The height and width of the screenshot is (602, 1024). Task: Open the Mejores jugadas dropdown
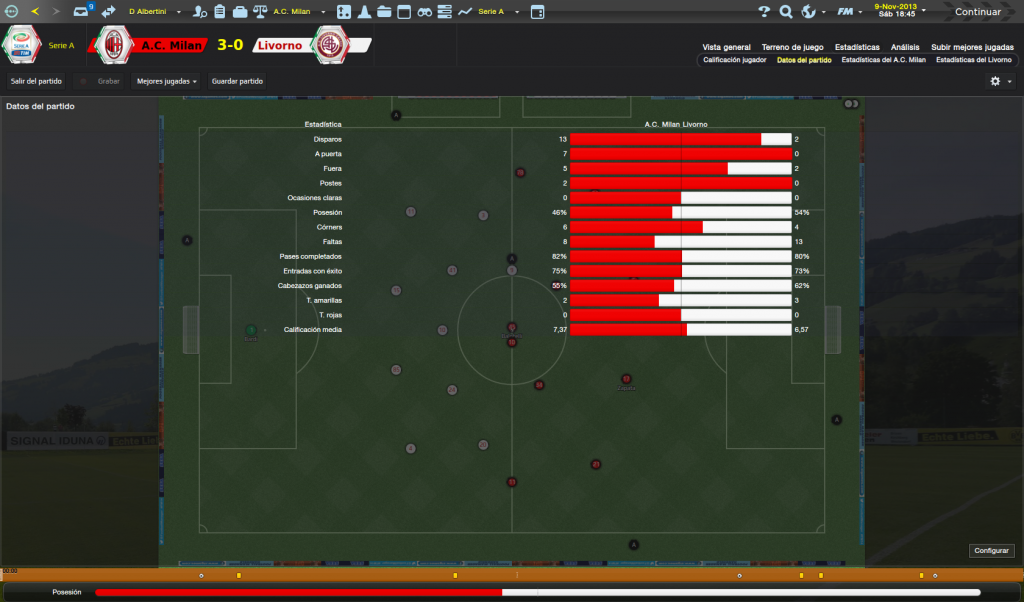coord(166,81)
